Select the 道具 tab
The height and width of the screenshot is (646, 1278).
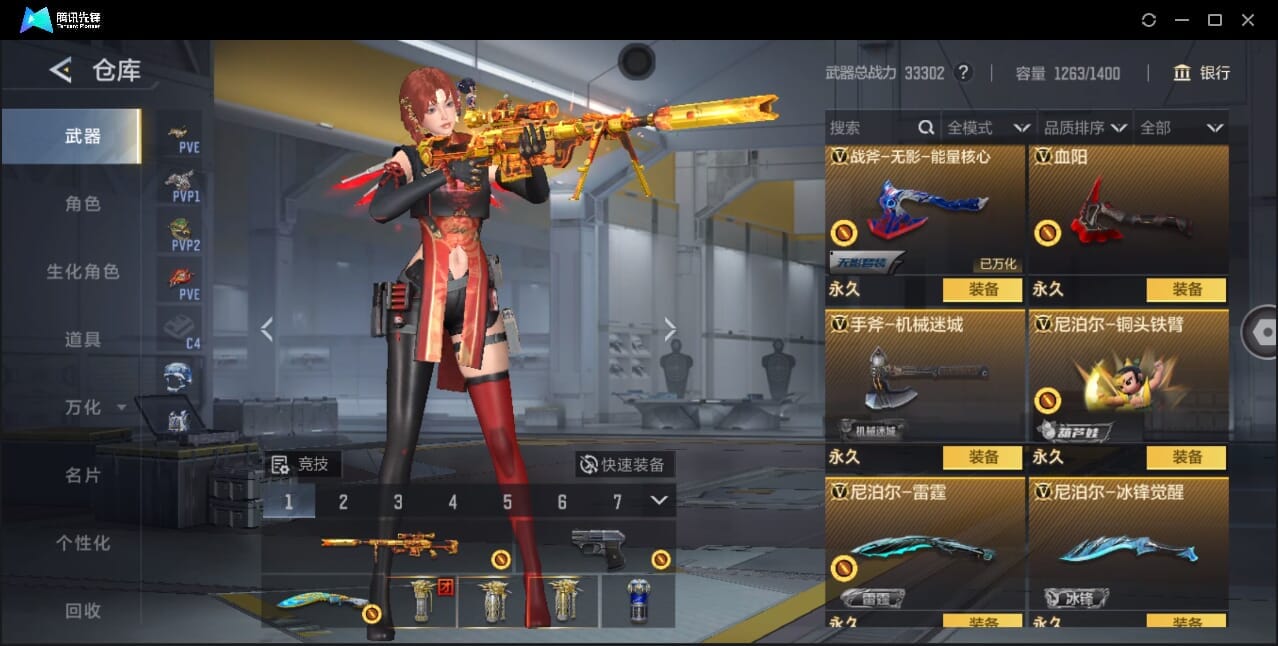[x=83, y=340]
